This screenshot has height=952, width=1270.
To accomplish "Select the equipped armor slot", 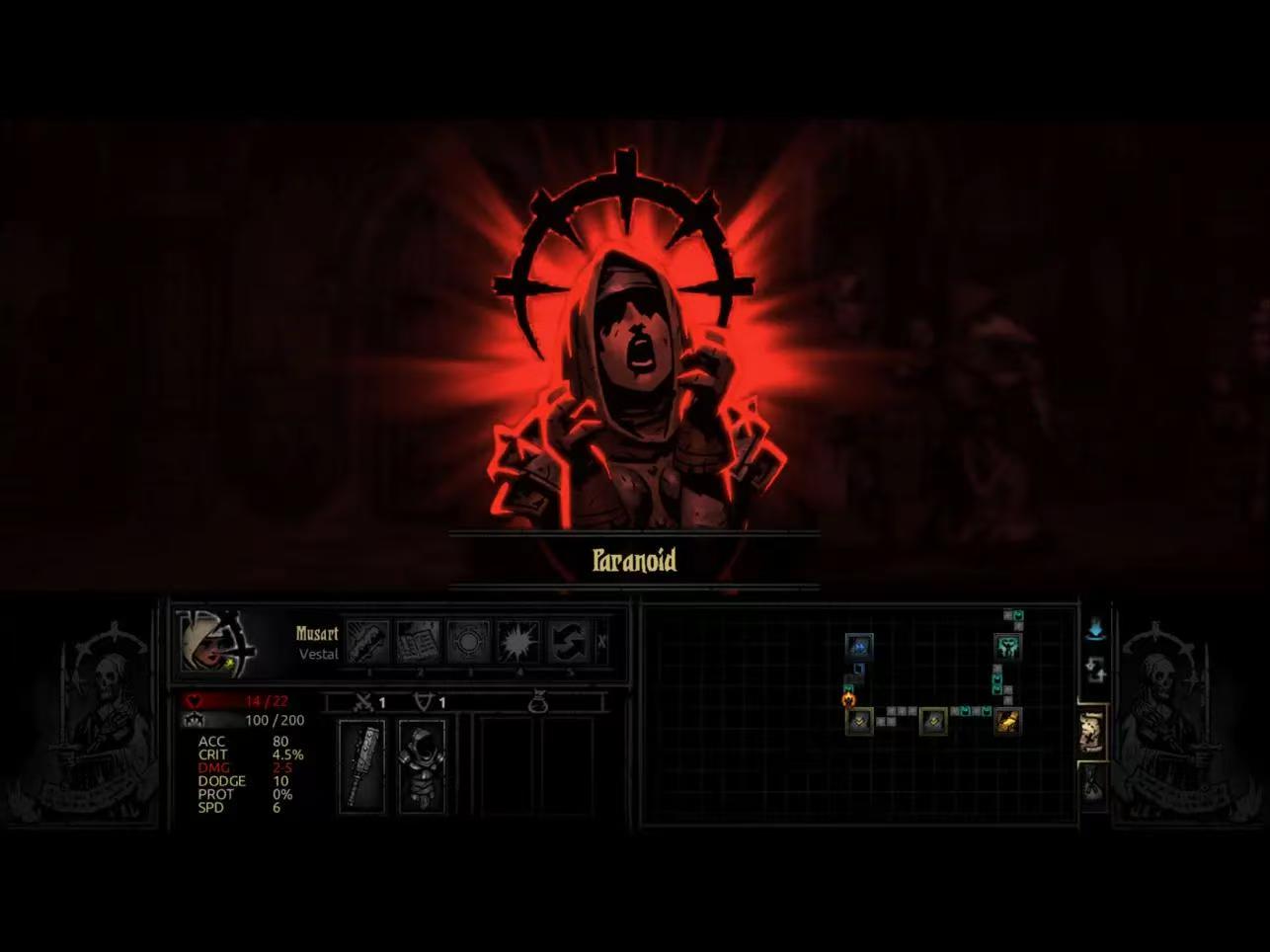I will (x=422, y=767).
